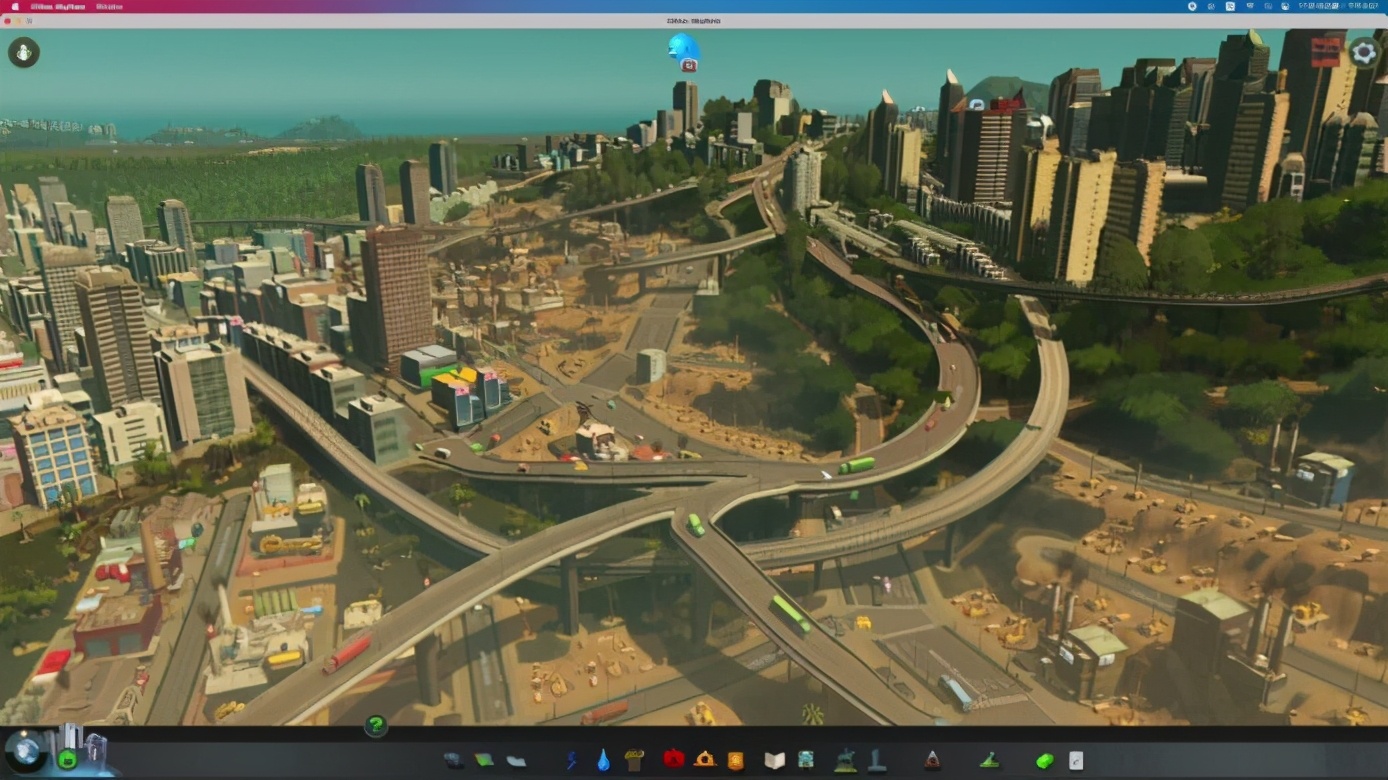Select the Public Transport bus tool
Viewport: 1388px width, 780px height.
point(806,760)
